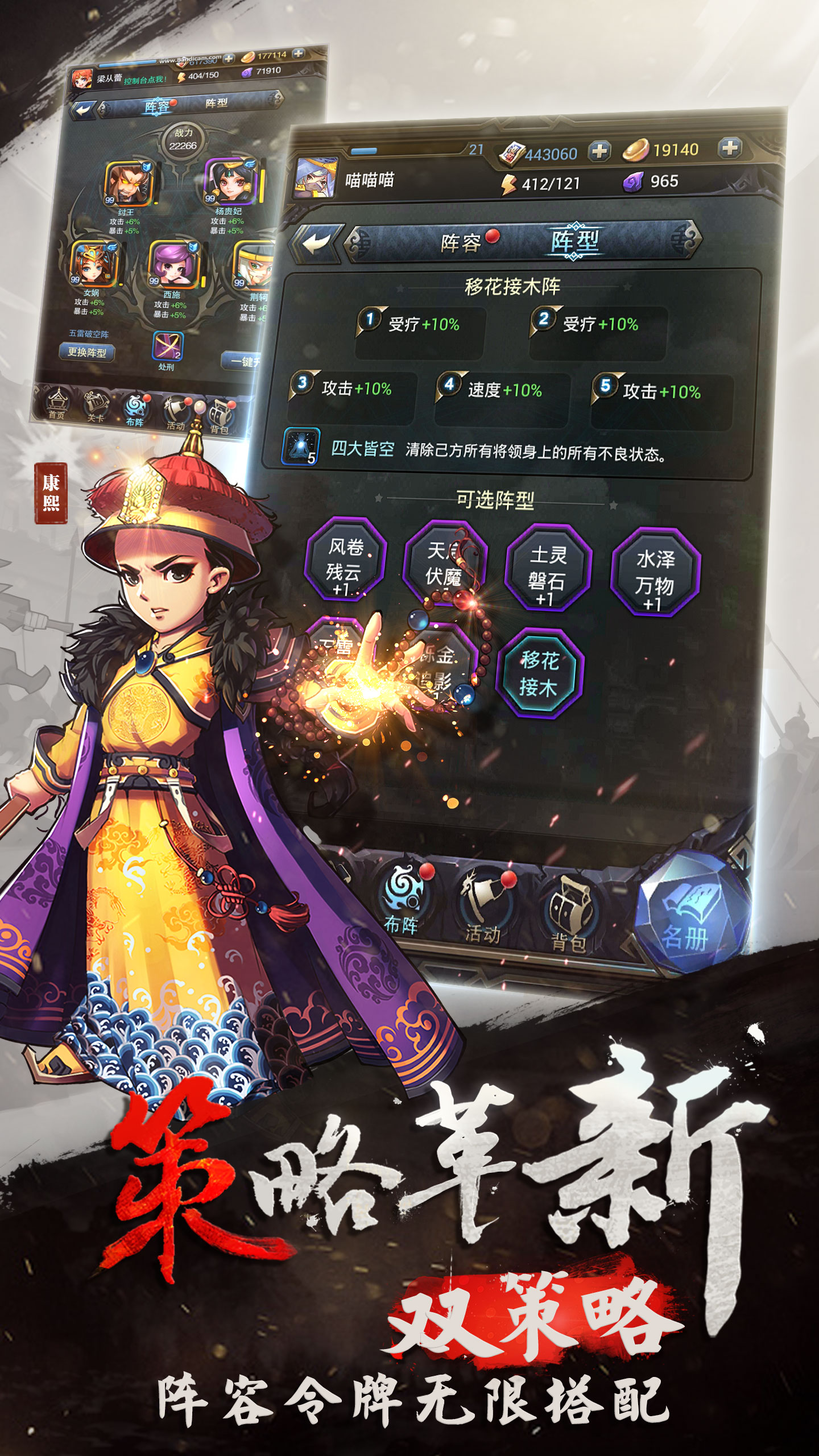Click the 控制台点我 console link

(145, 80)
